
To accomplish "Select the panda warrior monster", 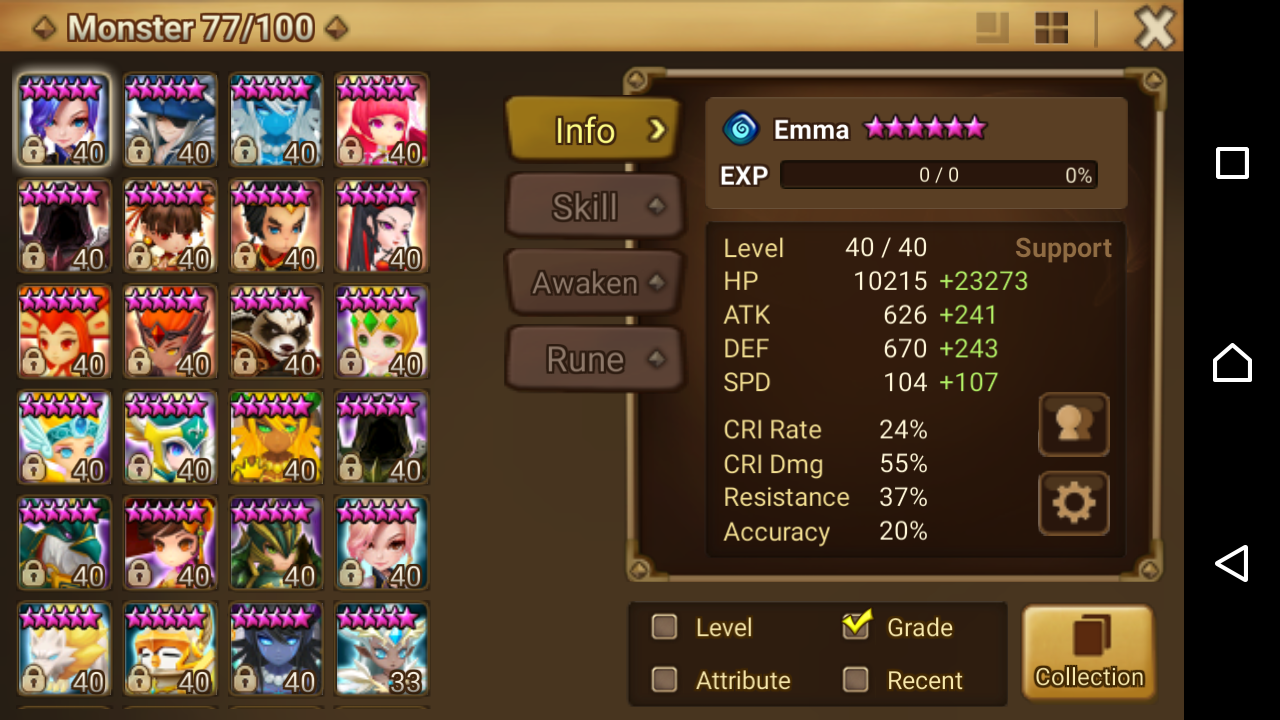I will tap(275, 332).
